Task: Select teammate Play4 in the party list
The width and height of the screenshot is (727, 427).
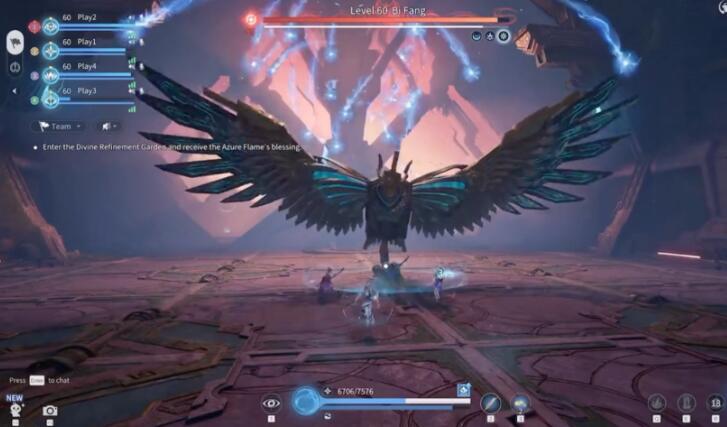Action: tap(86, 67)
